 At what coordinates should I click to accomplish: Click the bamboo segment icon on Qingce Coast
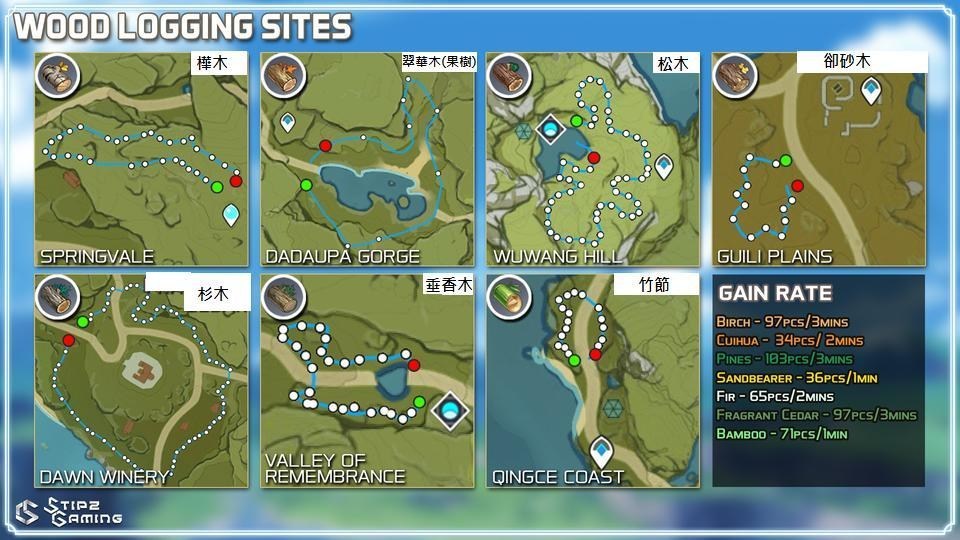507,295
